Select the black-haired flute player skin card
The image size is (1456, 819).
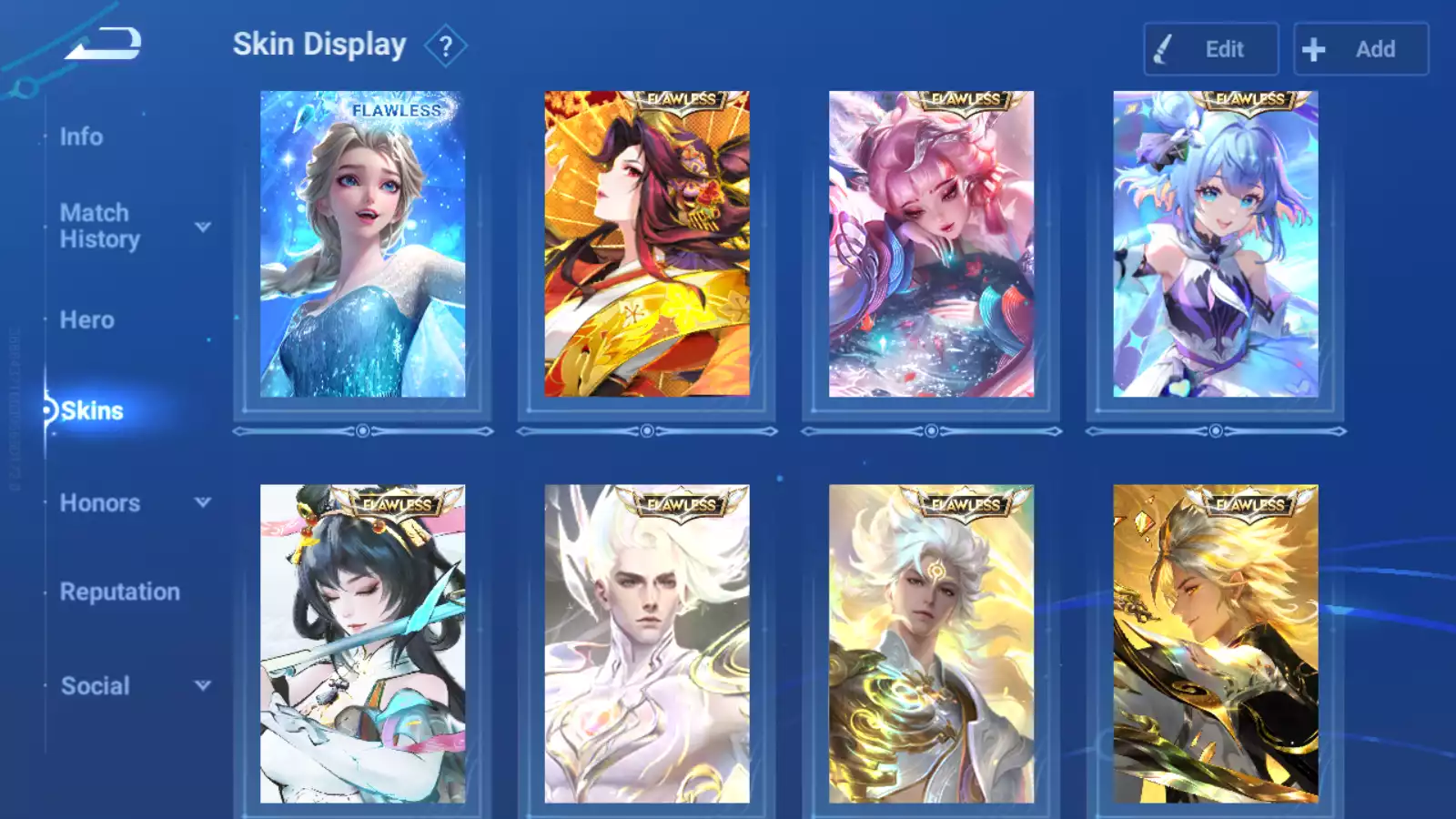[x=362, y=644]
